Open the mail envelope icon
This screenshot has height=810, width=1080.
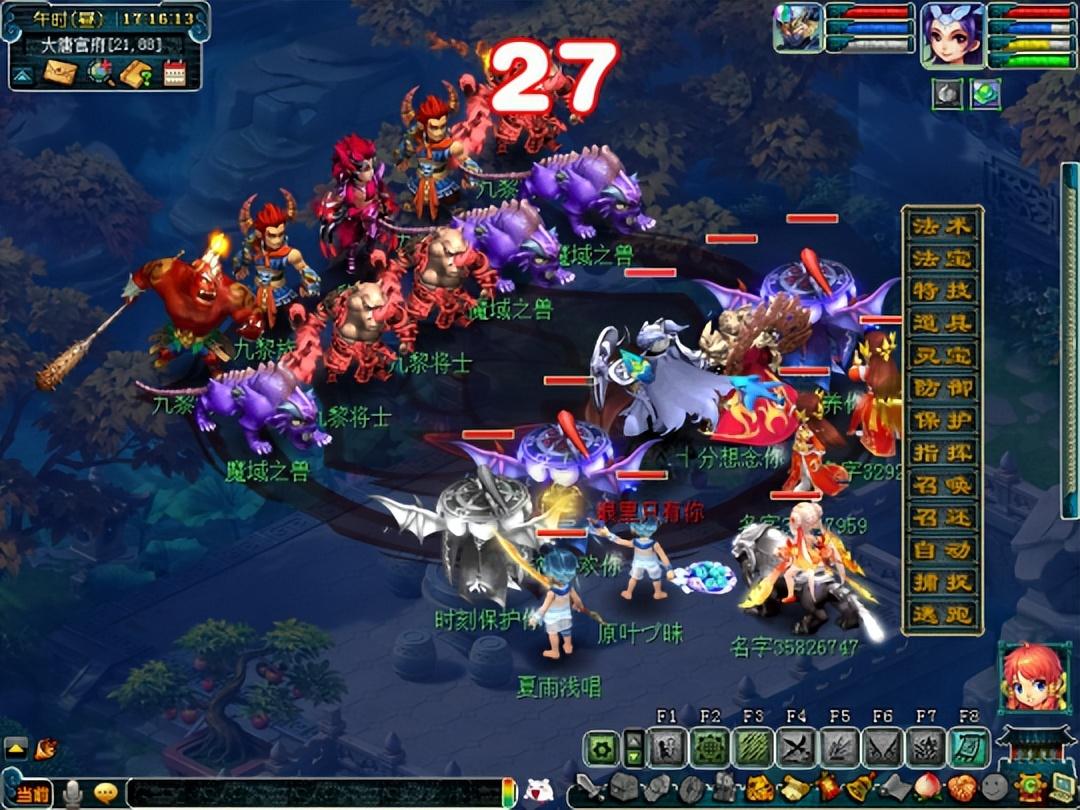(59, 73)
